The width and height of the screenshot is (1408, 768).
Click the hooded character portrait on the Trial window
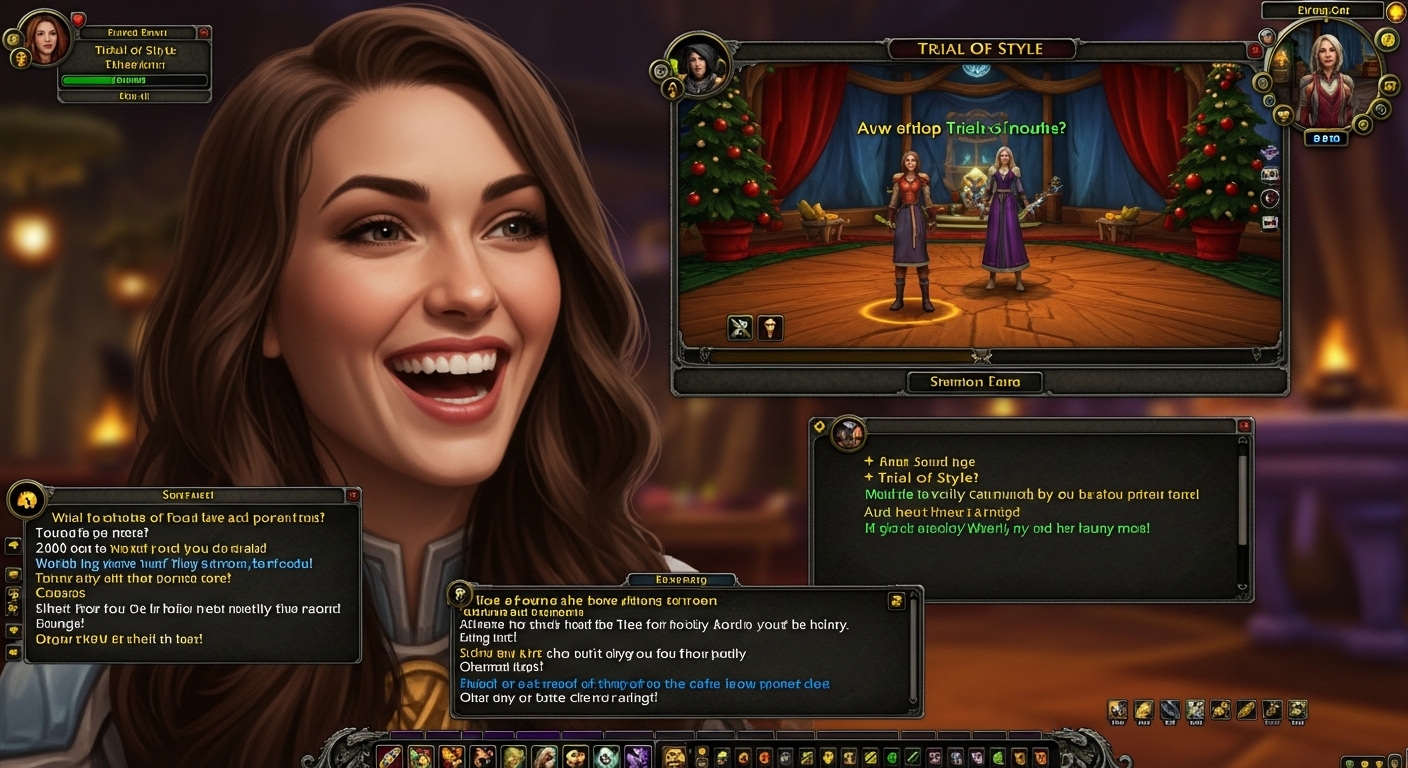coord(697,66)
